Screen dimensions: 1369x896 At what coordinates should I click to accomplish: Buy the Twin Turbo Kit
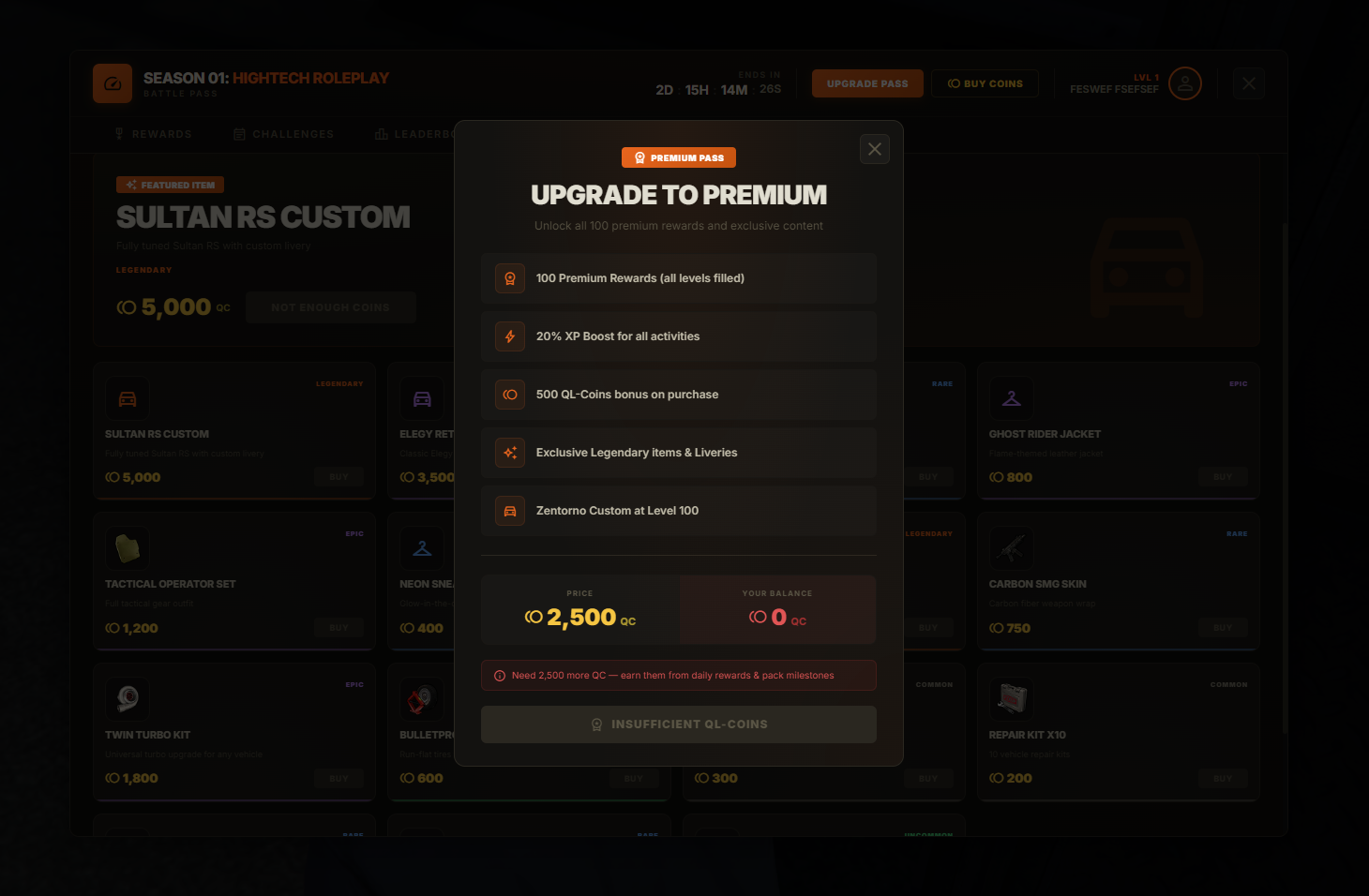pyautogui.click(x=338, y=779)
